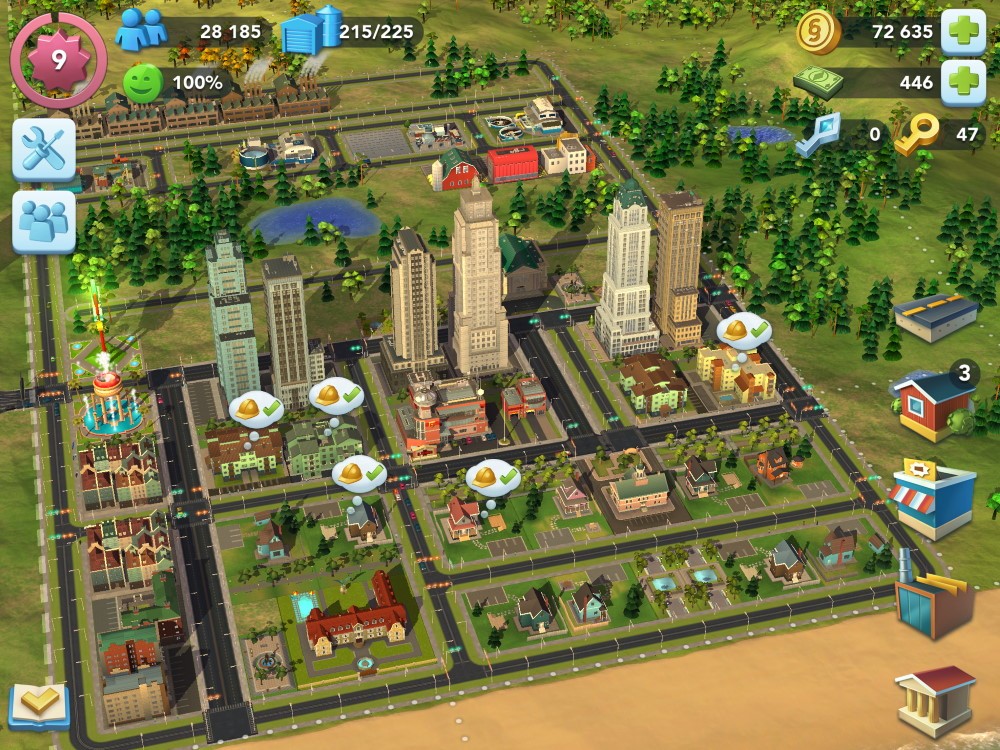This screenshot has height=750, width=1000.
Task: Open the roads build menu
Action: tap(936, 318)
